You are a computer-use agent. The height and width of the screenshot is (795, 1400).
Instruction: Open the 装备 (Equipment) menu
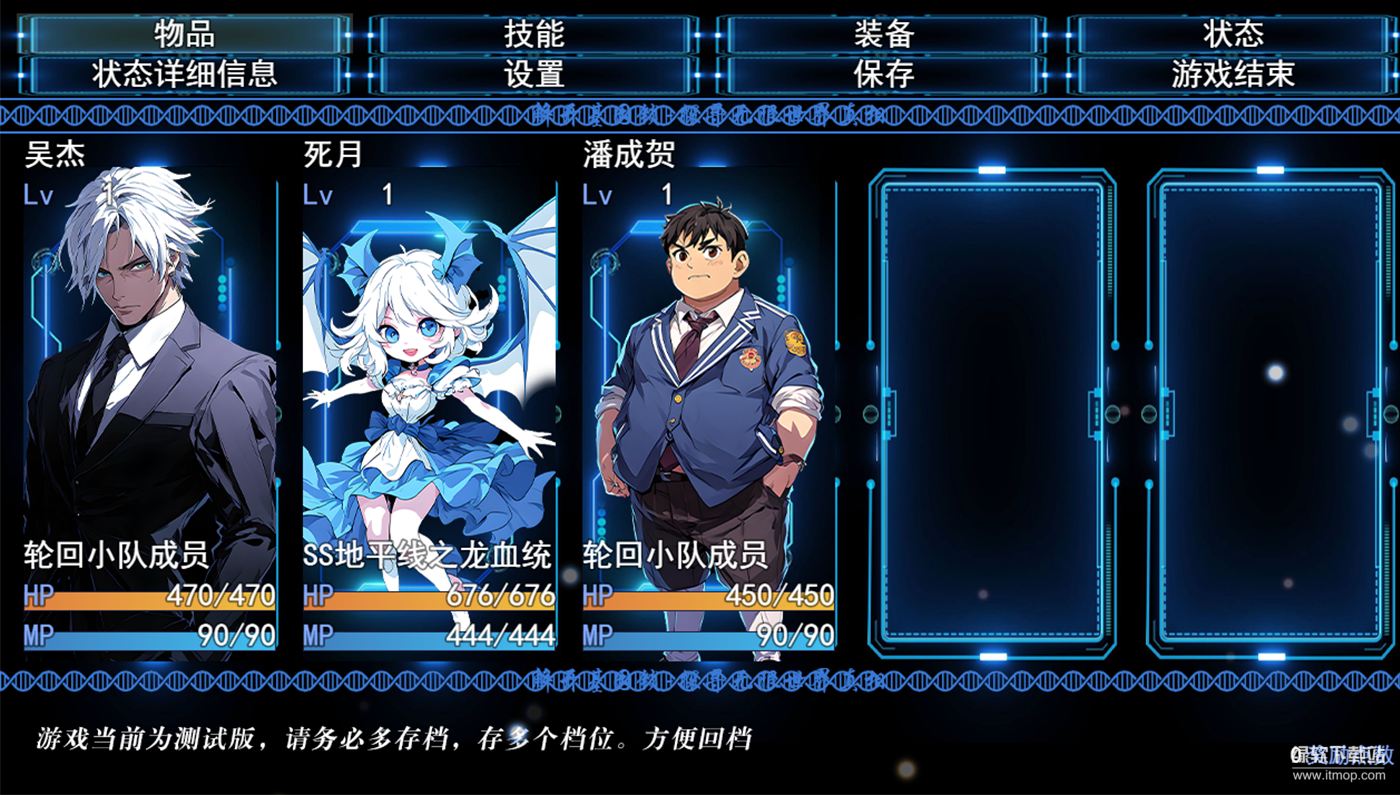[883, 34]
